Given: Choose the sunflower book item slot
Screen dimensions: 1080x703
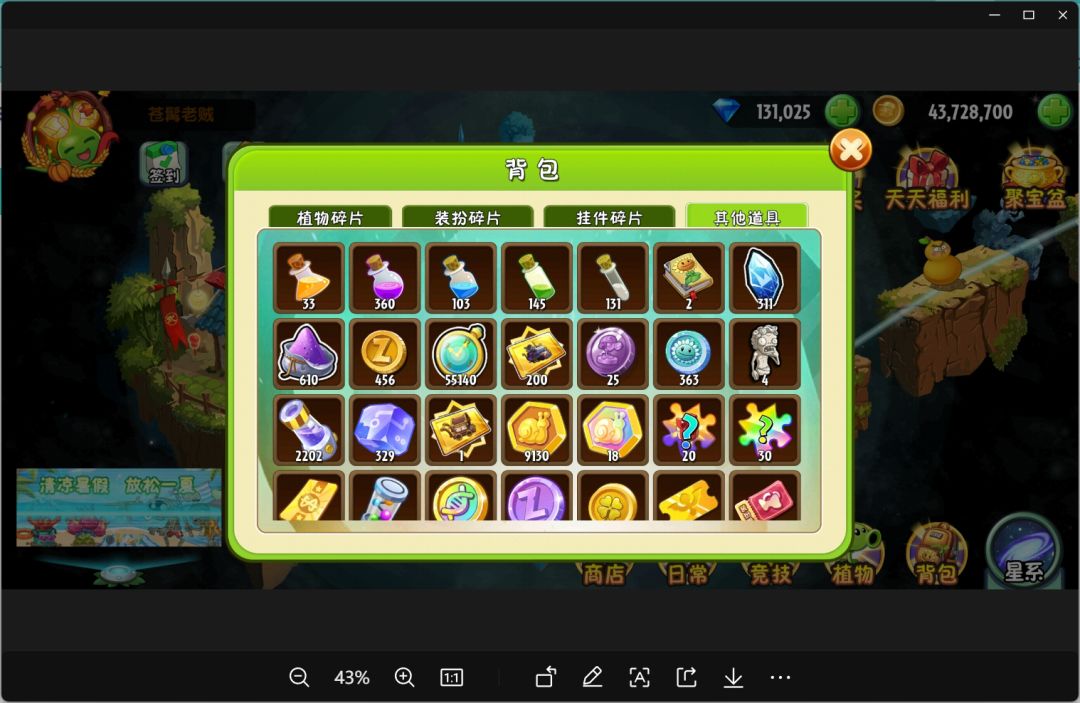Looking at the screenshot, I should click(x=688, y=277).
